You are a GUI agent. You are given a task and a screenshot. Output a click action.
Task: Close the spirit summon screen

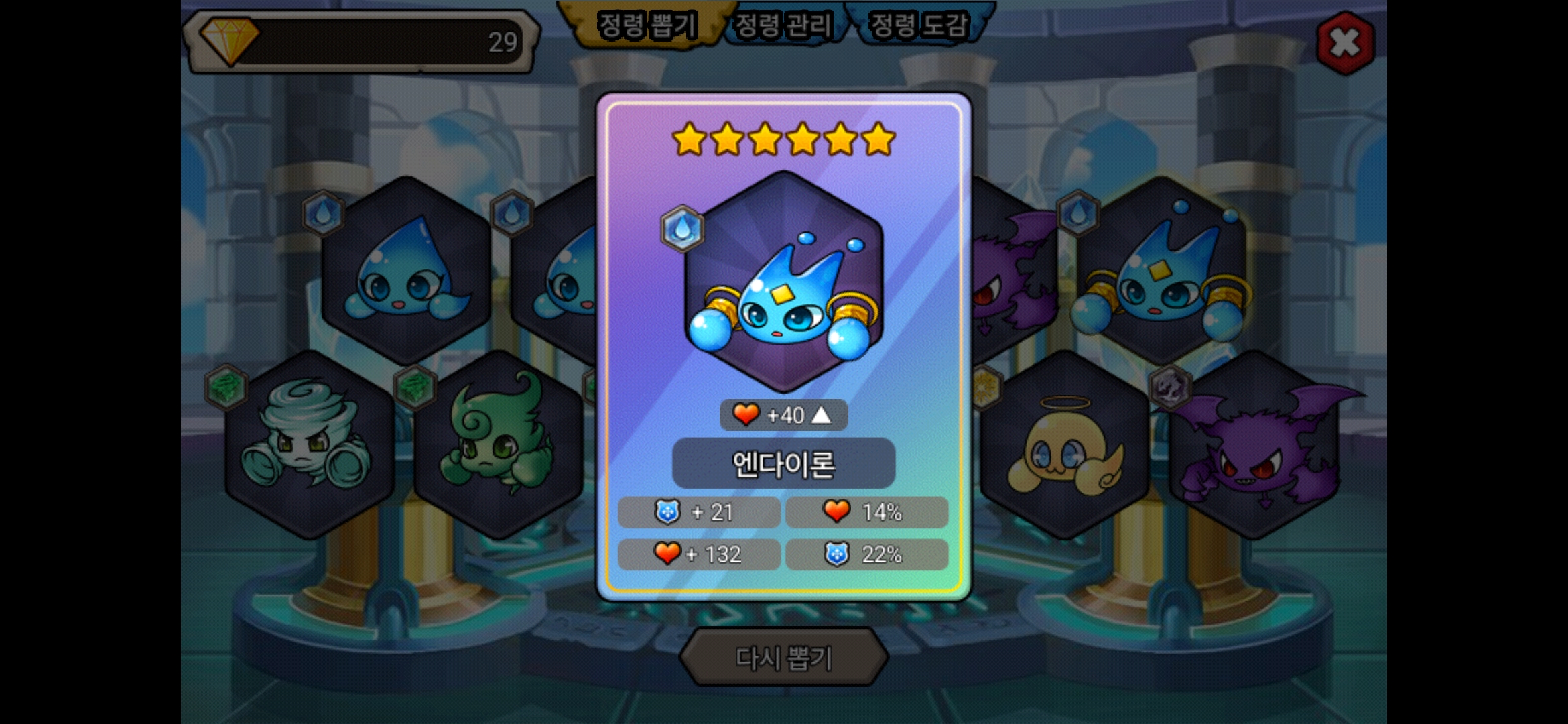pos(1345,44)
